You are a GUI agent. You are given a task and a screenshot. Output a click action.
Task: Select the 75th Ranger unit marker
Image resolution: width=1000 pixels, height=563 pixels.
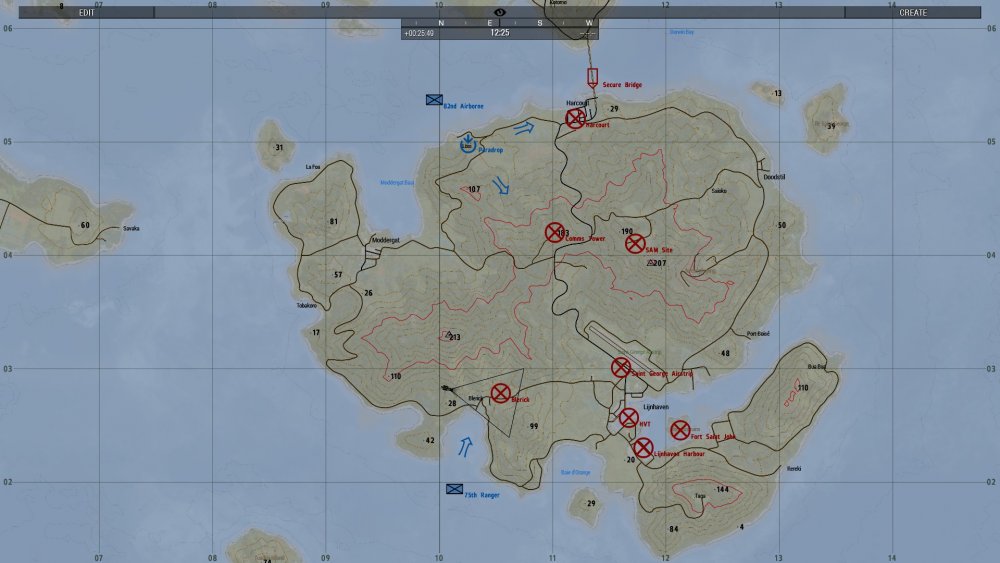(x=454, y=489)
